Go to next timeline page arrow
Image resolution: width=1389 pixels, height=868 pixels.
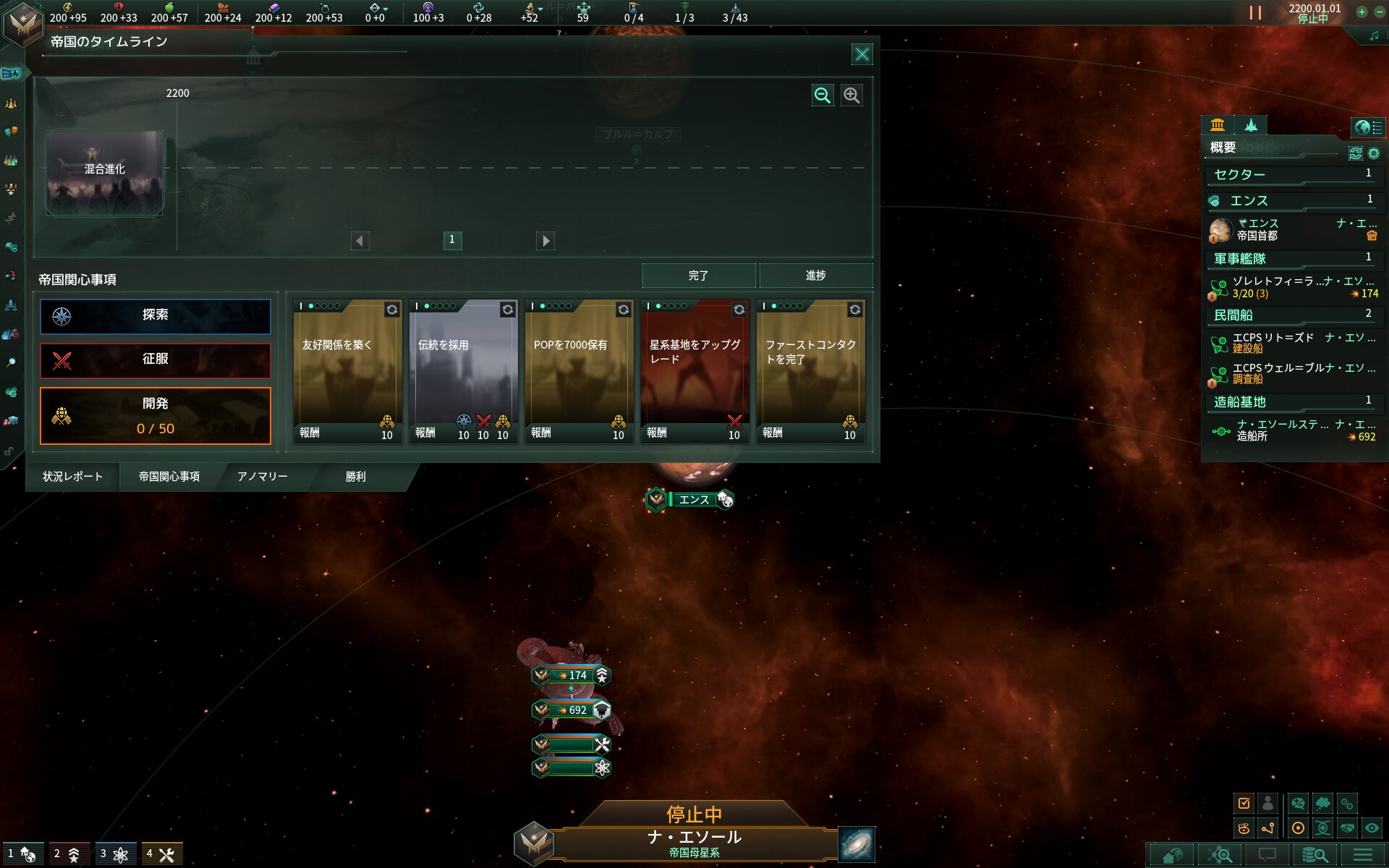click(545, 240)
